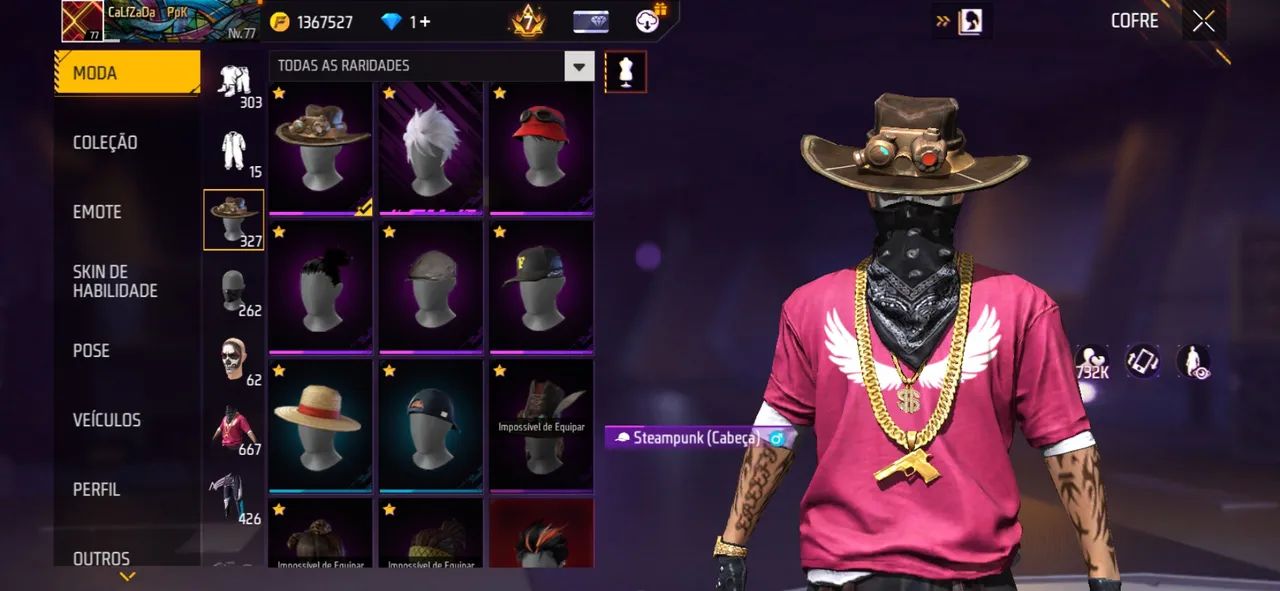Select the black cap with yellow F
The height and width of the screenshot is (591, 1280).
point(541,287)
